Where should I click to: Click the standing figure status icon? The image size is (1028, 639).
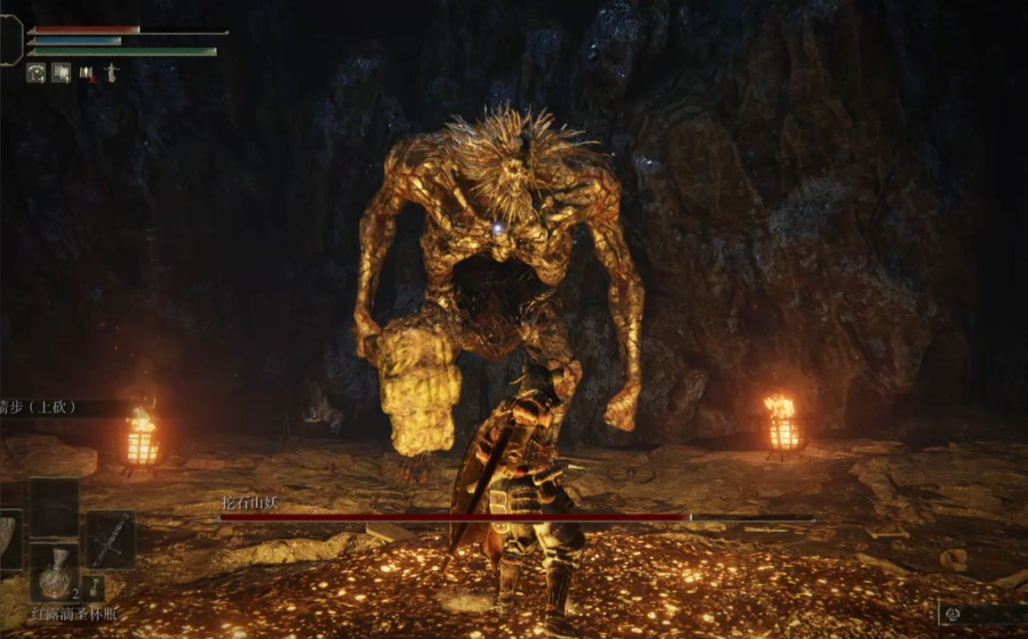[111, 73]
